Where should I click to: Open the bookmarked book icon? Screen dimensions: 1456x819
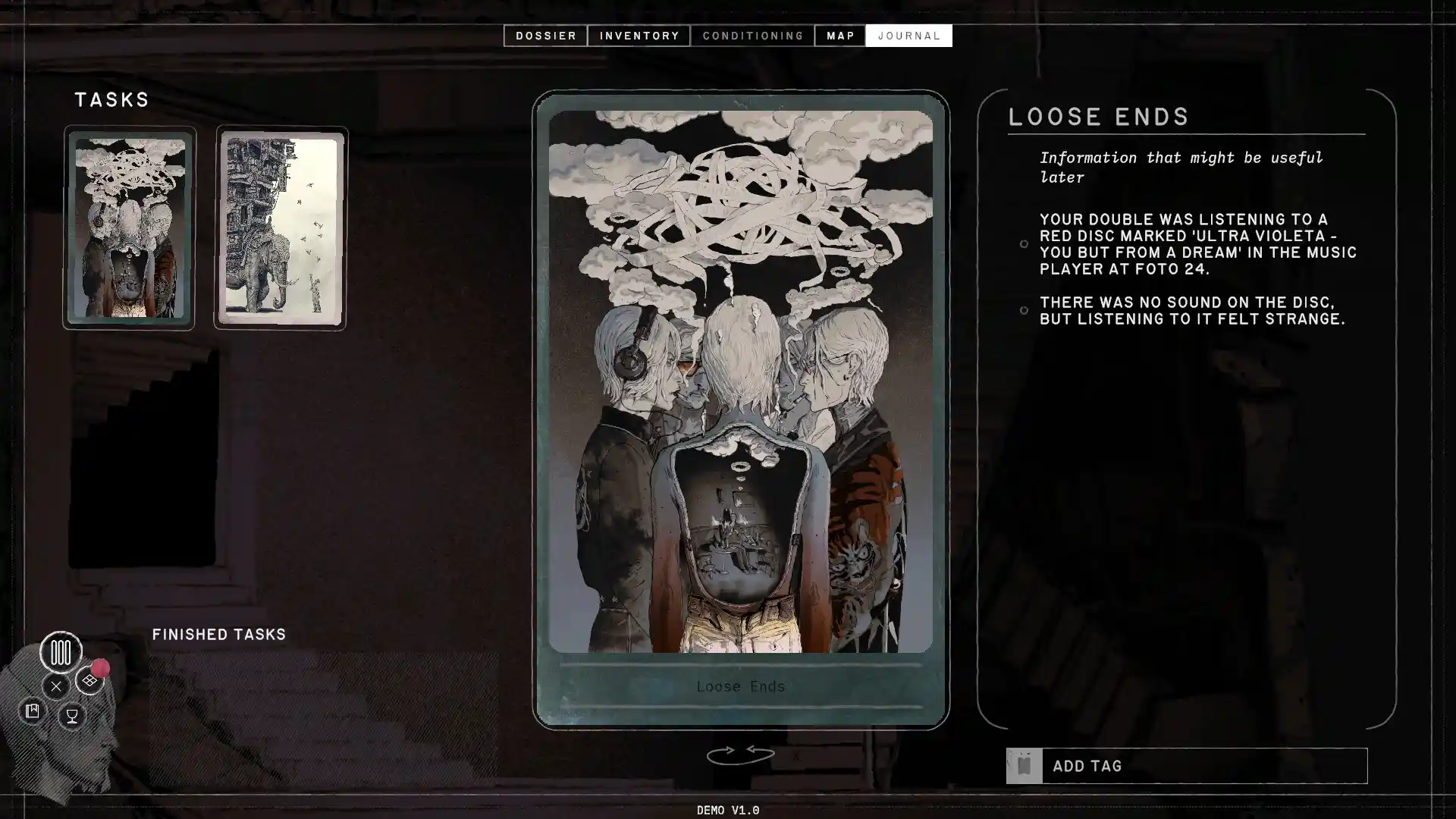coord(32,711)
